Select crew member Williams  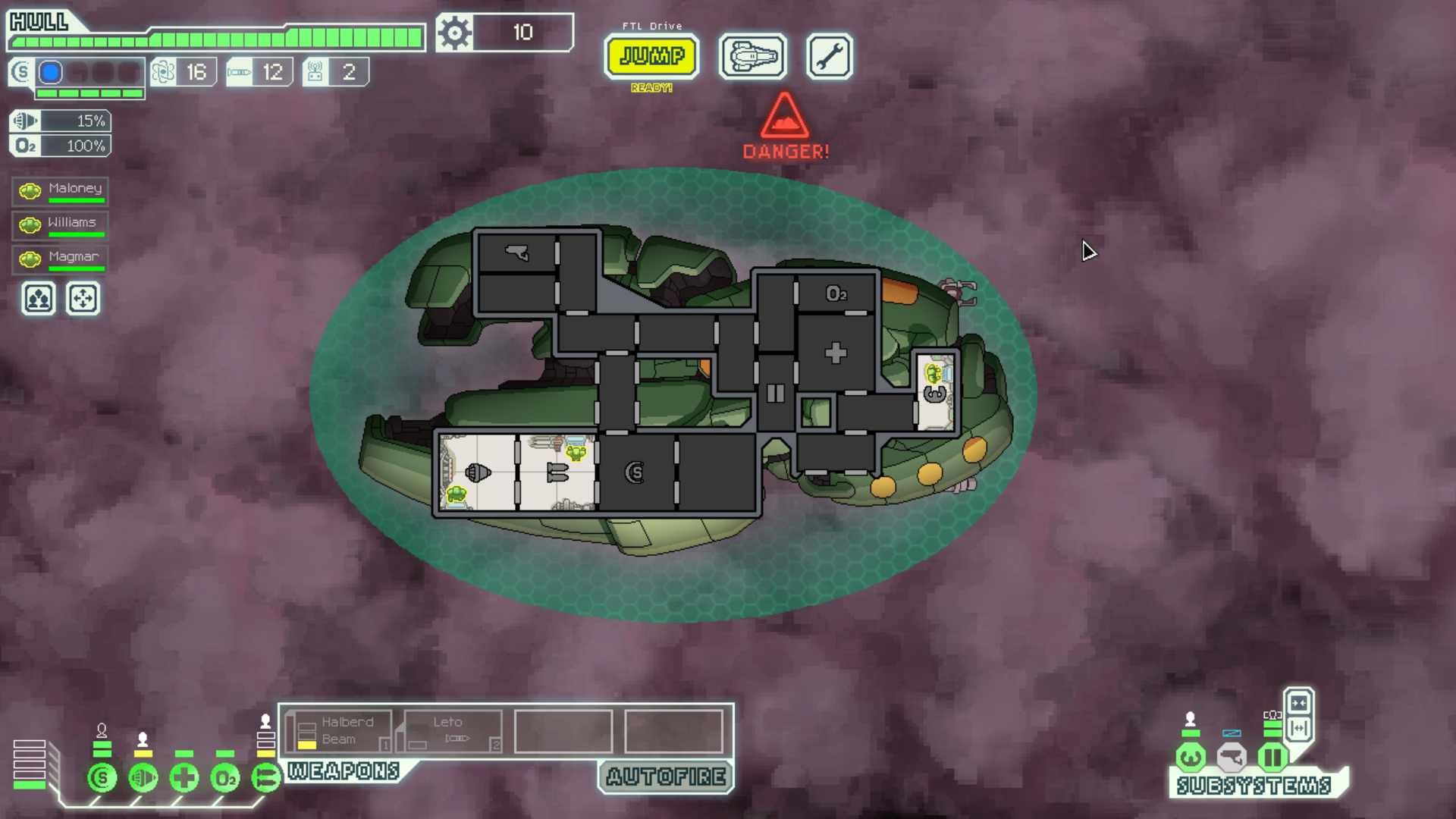pyautogui.click(x=61, y=224)
